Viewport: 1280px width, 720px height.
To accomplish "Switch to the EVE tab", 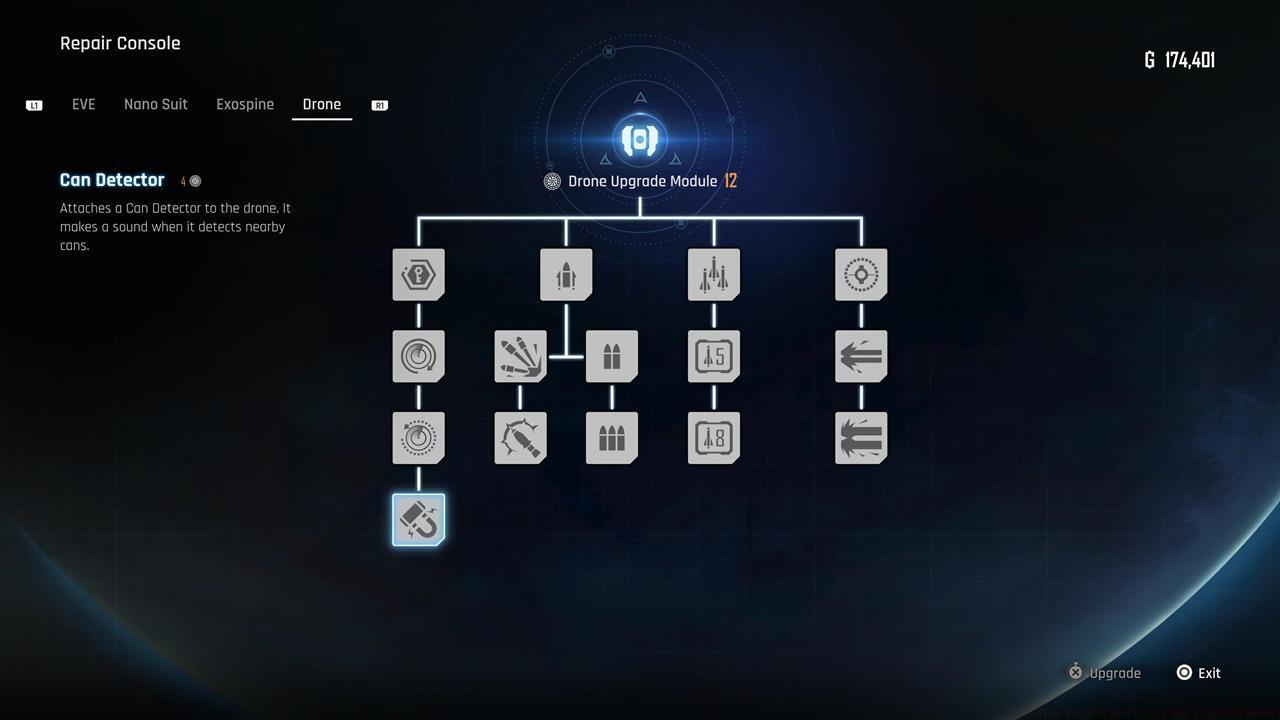I will coord(84,104).
